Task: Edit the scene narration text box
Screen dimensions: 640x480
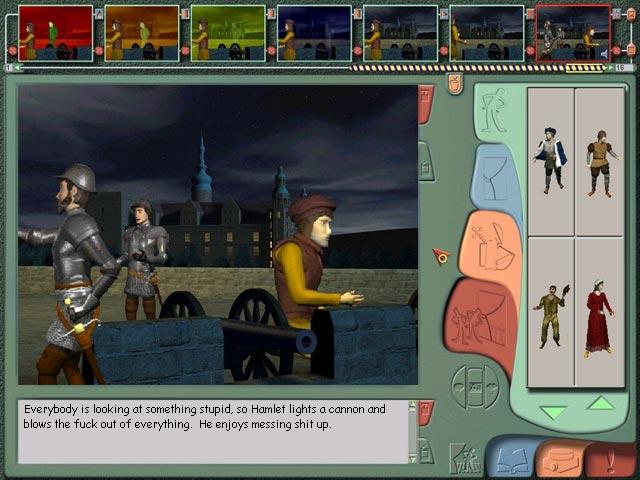Action: click(x=212, y=431)
